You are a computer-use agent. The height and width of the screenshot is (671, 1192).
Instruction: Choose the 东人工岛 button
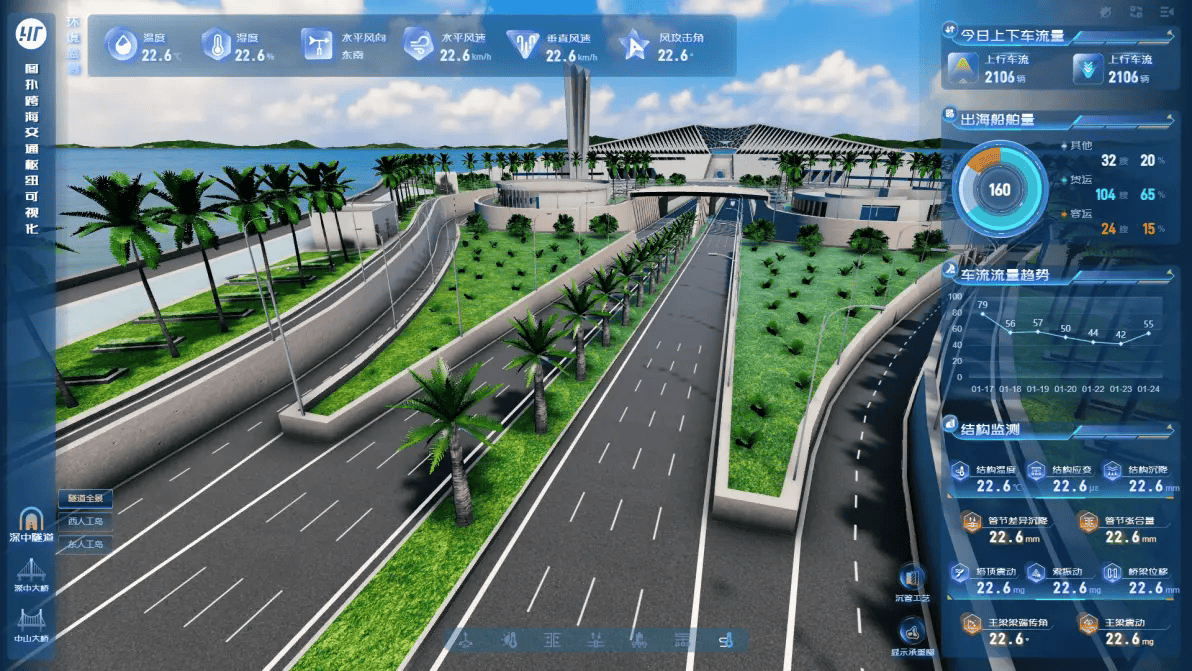click(x=85, y=544)
